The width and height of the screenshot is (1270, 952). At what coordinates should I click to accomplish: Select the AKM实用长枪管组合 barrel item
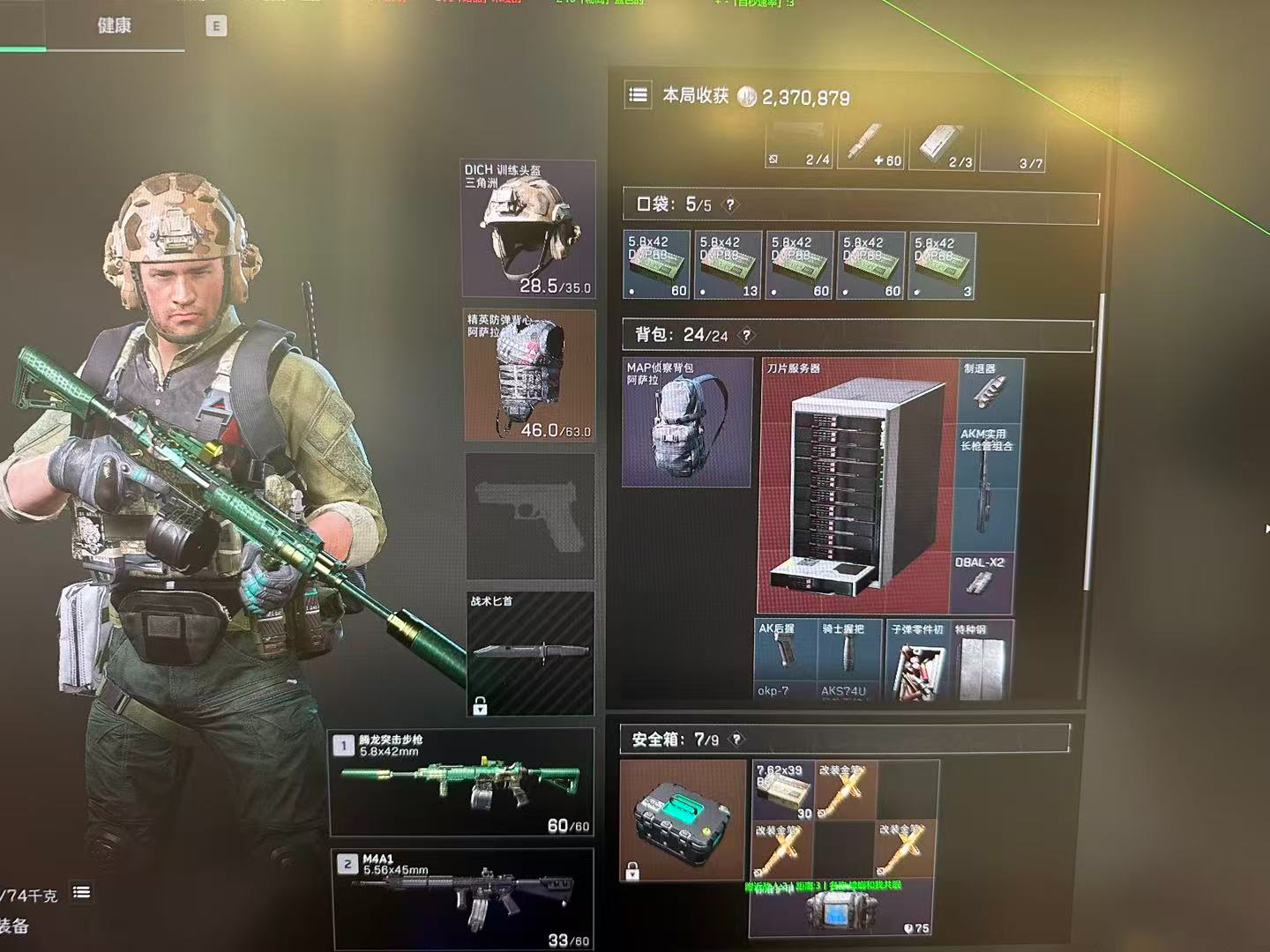tap(986, 487)
